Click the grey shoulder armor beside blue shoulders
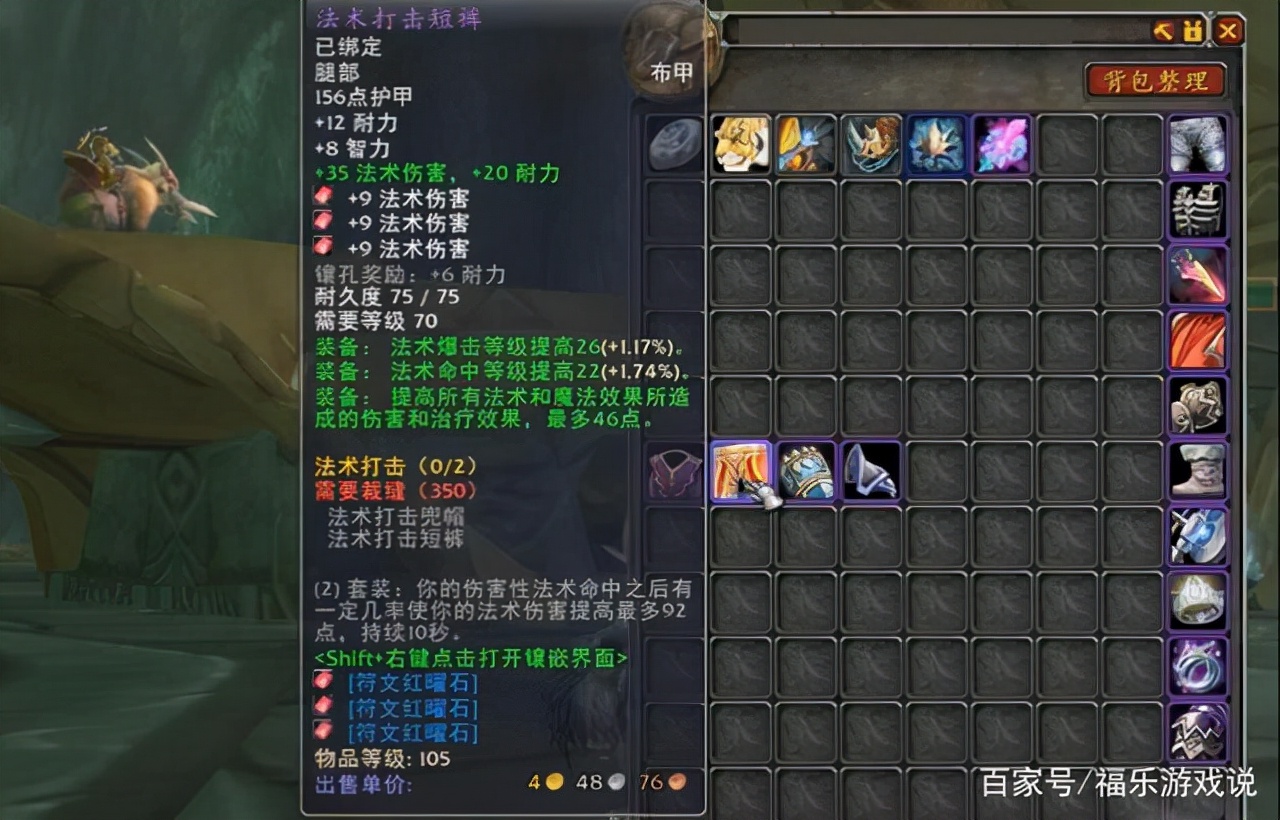Viewport: 1280px width, 820px height. pos(871,472)
